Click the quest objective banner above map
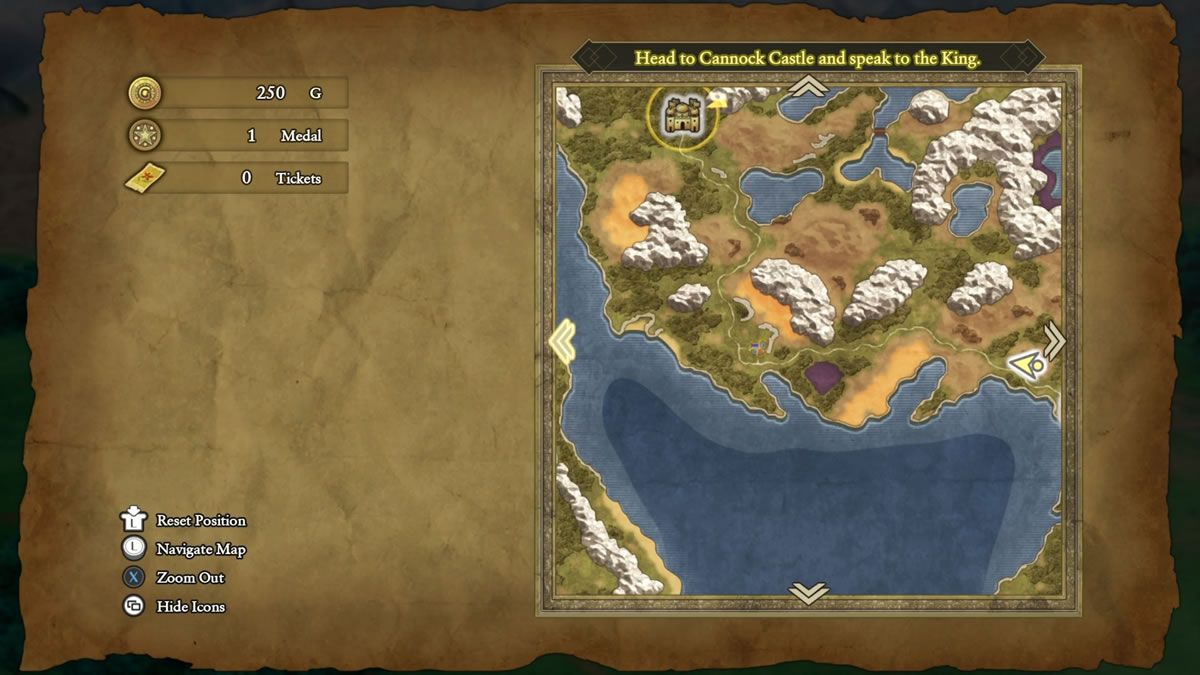 click(x=808, y=58)
